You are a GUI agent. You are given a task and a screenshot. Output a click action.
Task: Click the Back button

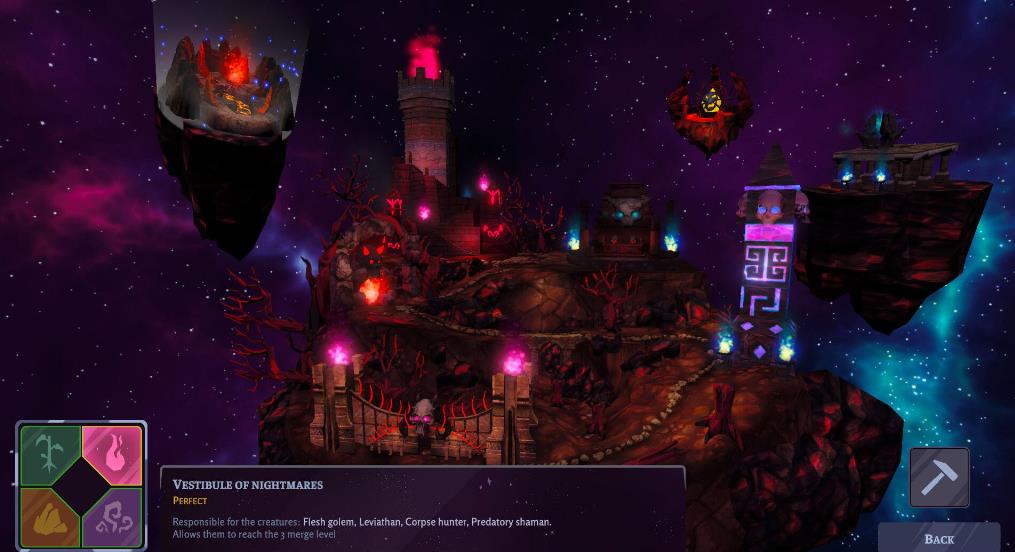938,538
